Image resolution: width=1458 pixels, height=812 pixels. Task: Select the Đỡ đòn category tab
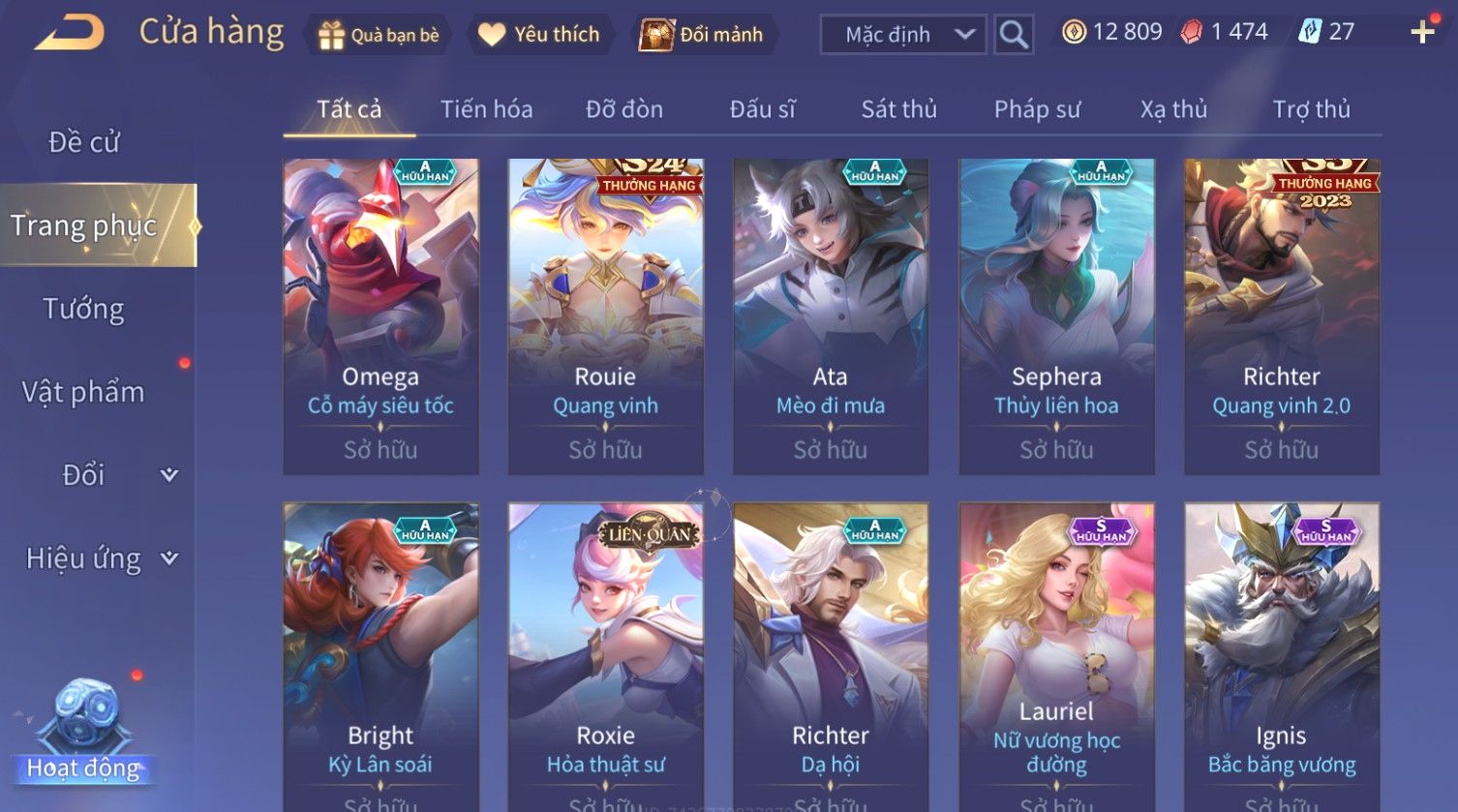point(624,109)
